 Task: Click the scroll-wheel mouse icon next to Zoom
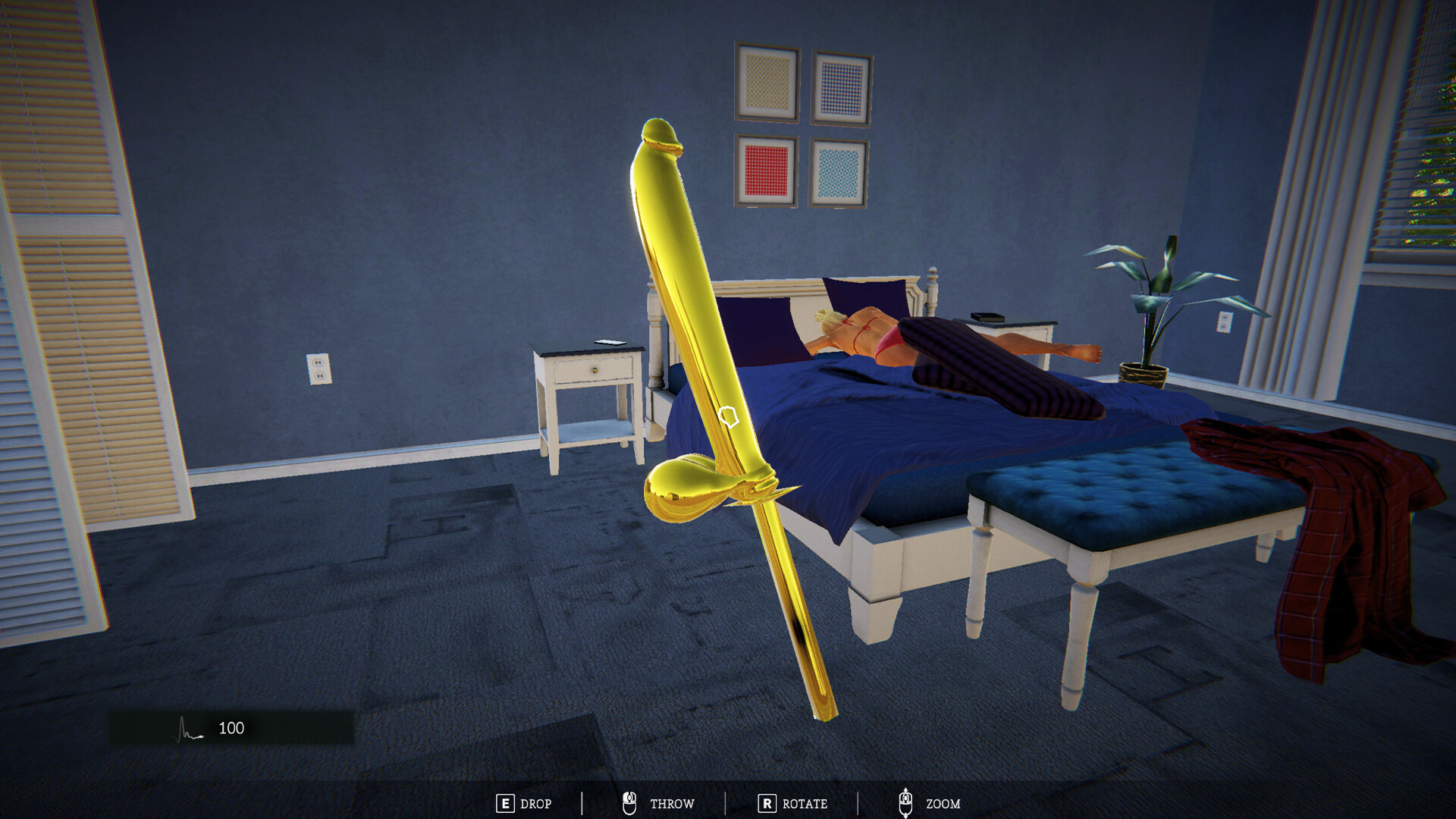click(905, 802)
